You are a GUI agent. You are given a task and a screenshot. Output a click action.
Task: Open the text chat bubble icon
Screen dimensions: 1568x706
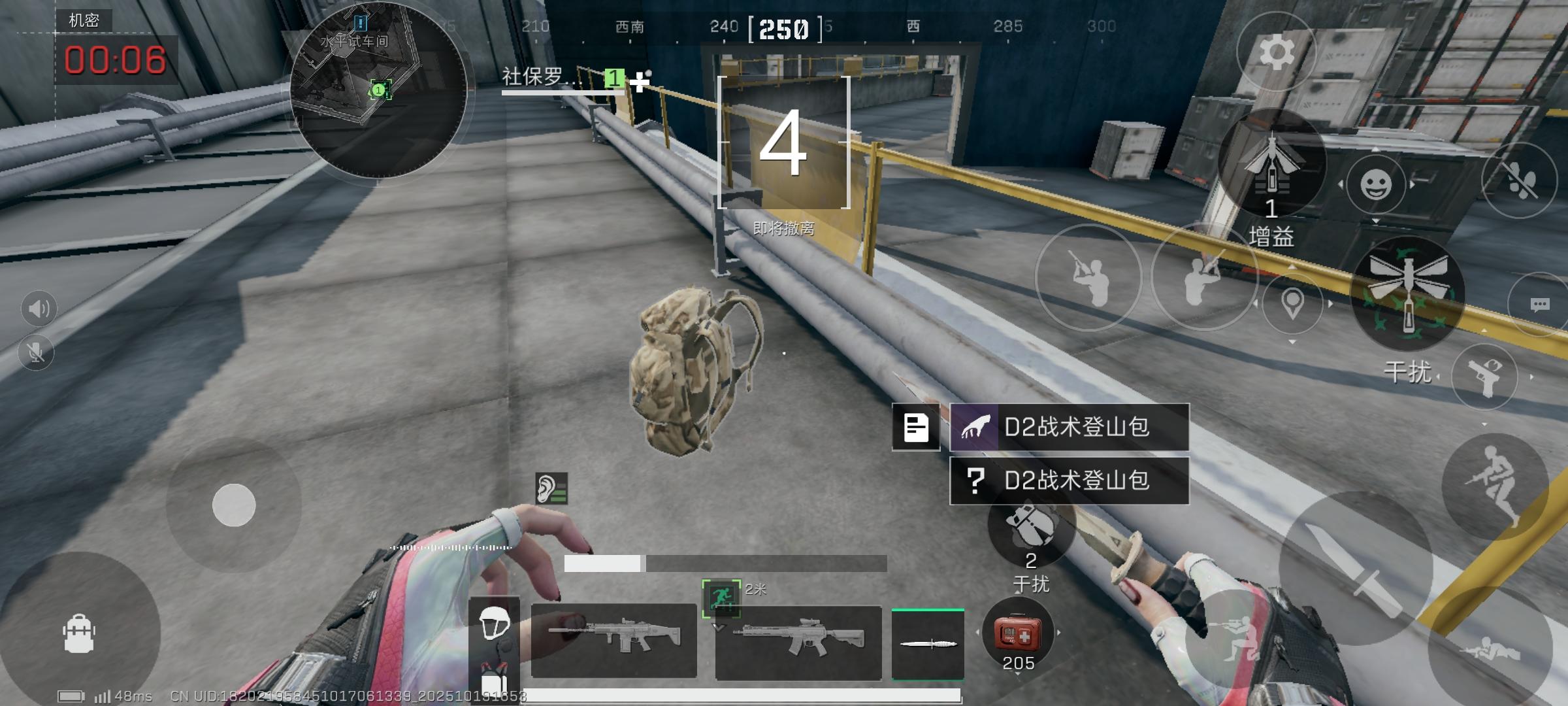pos(1540,305)
